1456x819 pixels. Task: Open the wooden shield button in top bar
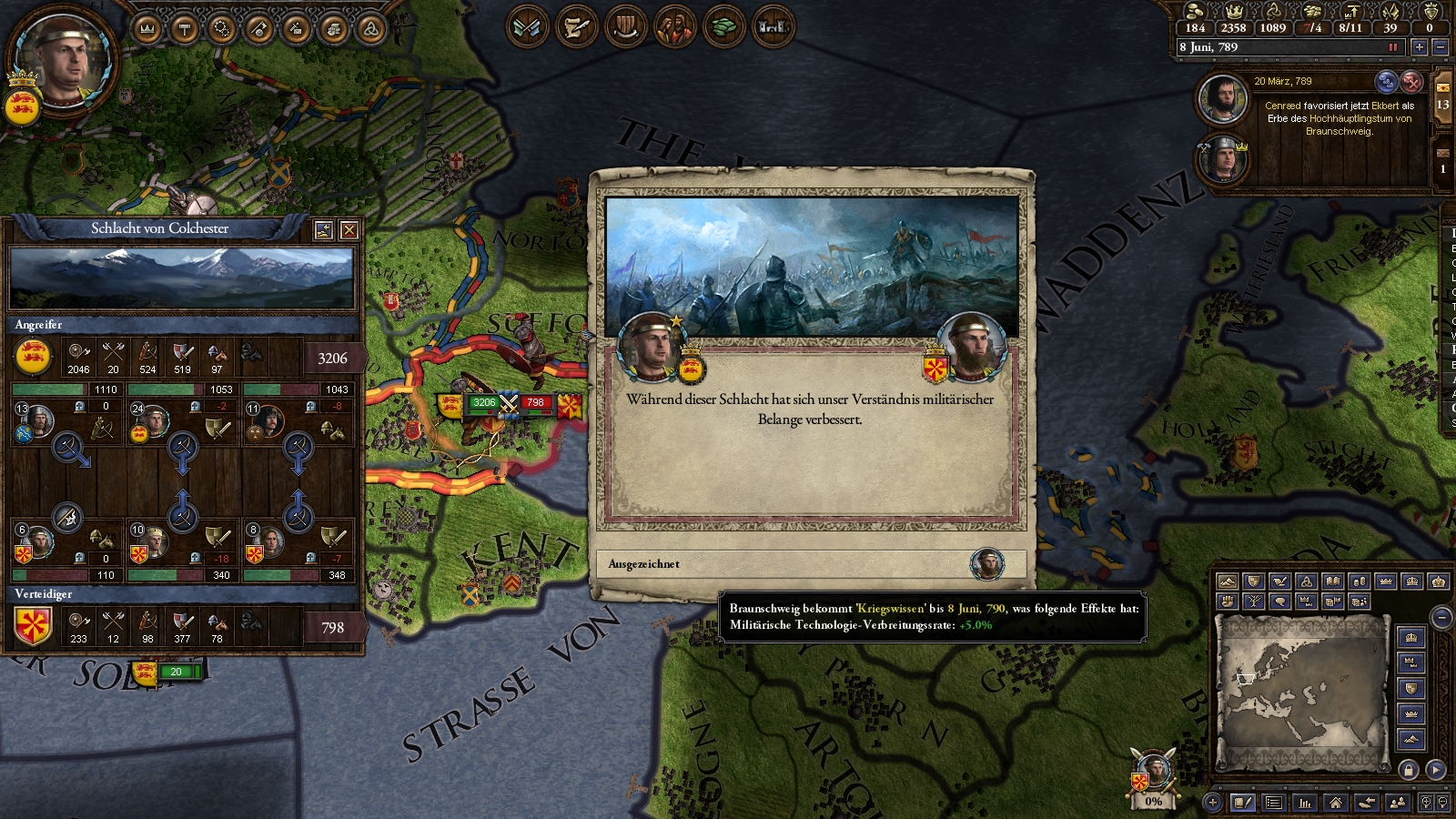[625, 27]
